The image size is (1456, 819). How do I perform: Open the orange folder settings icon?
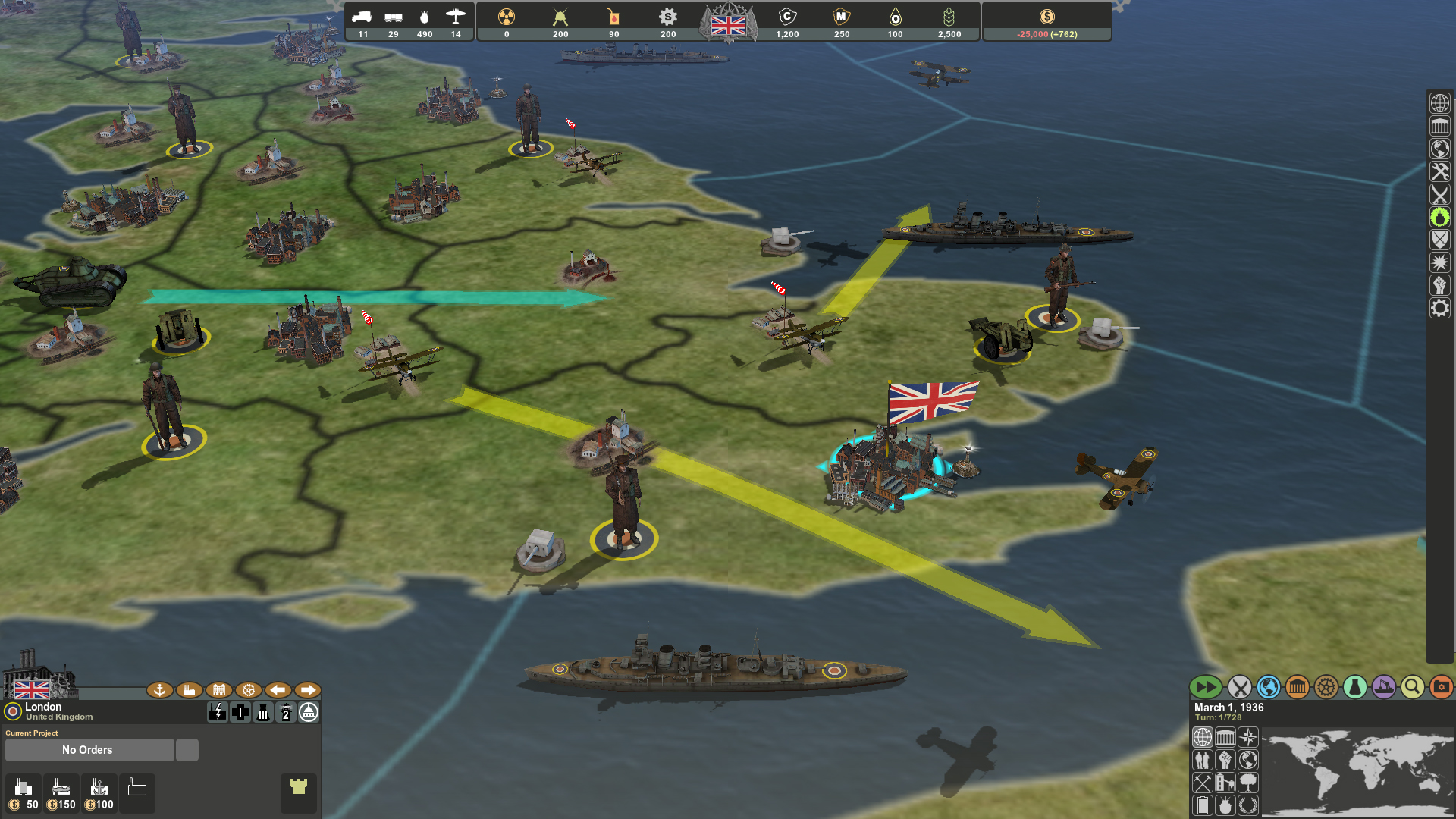click(1440, 688)
